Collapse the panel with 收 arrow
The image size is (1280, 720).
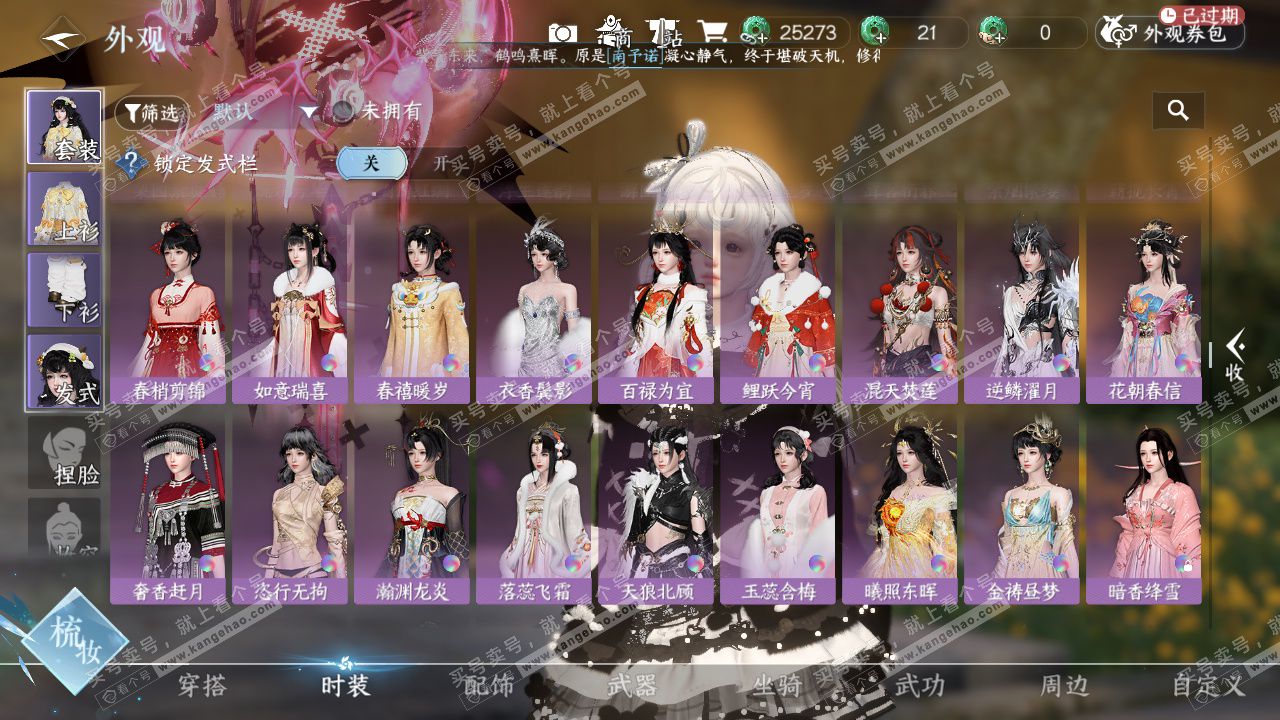1235,357
